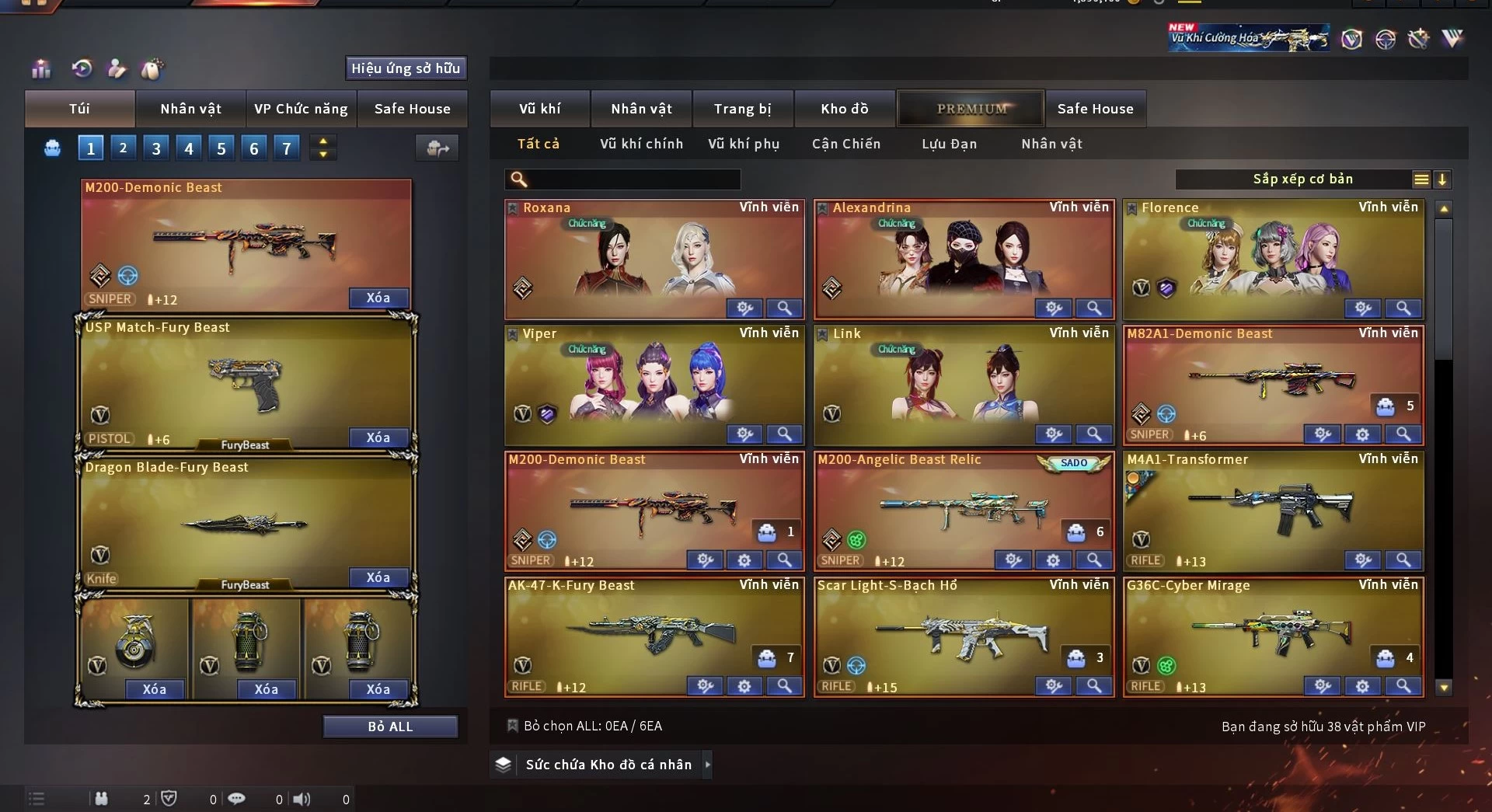Open the Hiệu ứng sở hữu button
1492x812 pixels.
405,68
